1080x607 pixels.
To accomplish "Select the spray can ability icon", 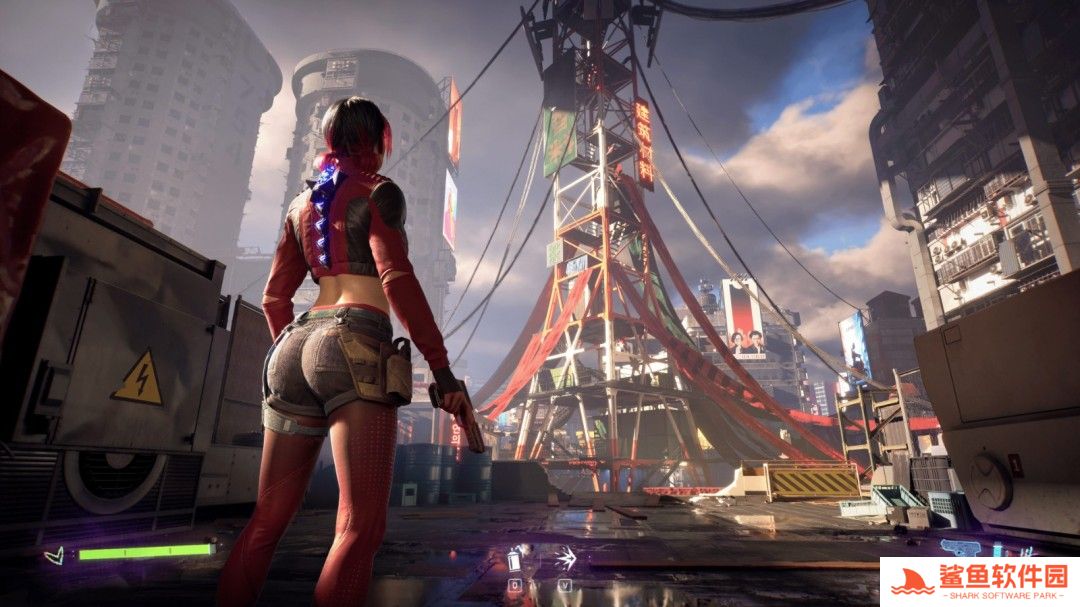I will point(516,559).
